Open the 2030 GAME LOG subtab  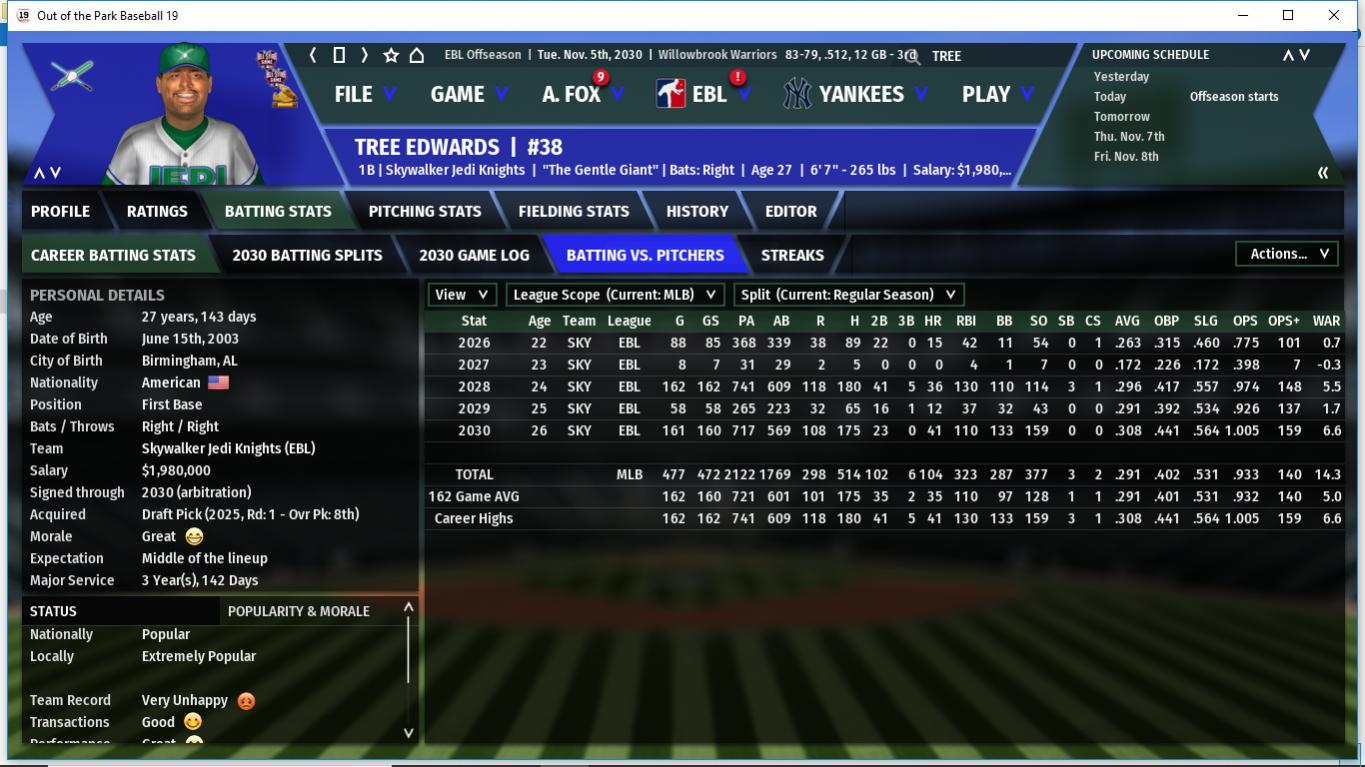(x=474, y=255)
